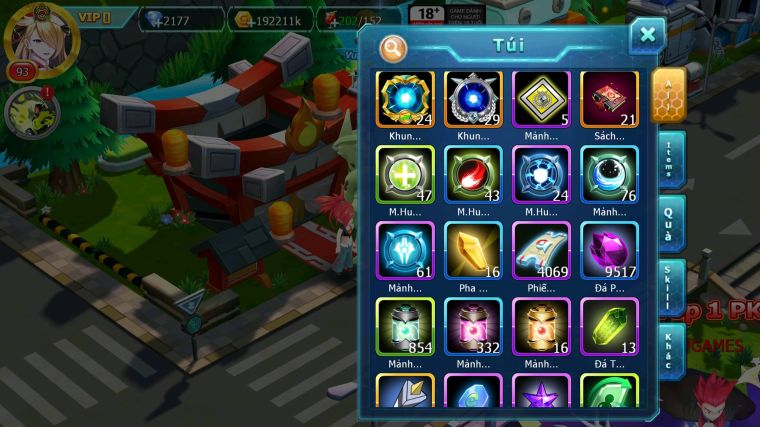Select the green lantern Mảnh item with 854

pos(405,326)
